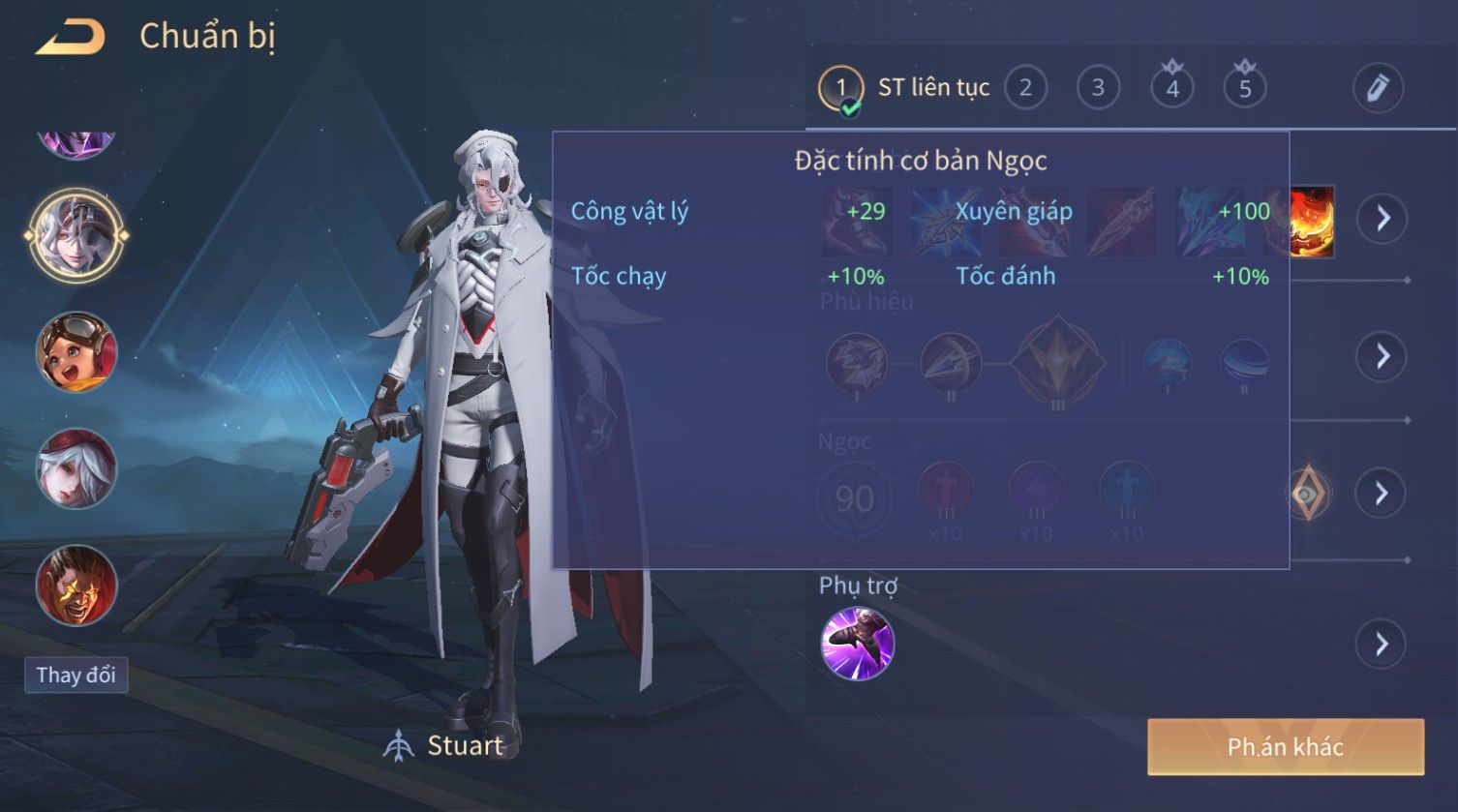Click the orange diamond eye icon
1458x812 pixels.
click(x=1308, y=494)
